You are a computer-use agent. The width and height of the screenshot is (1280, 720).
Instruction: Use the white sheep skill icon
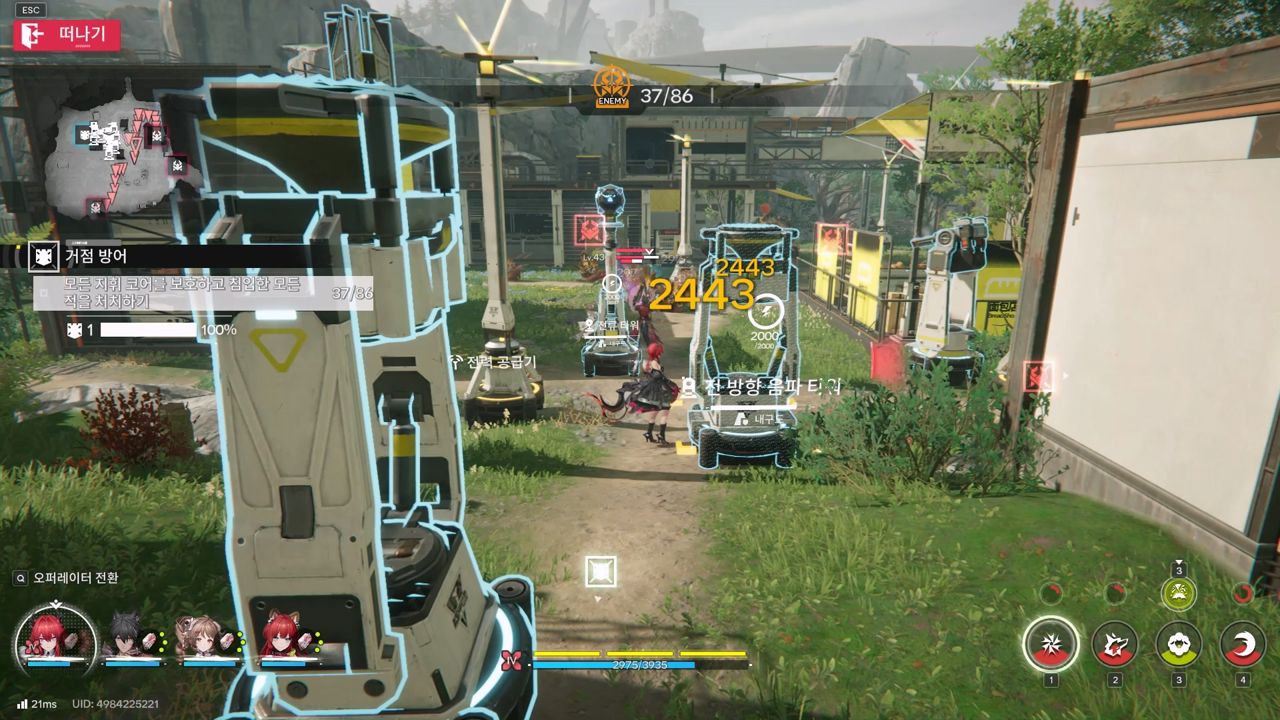(x=1179, y=643)
